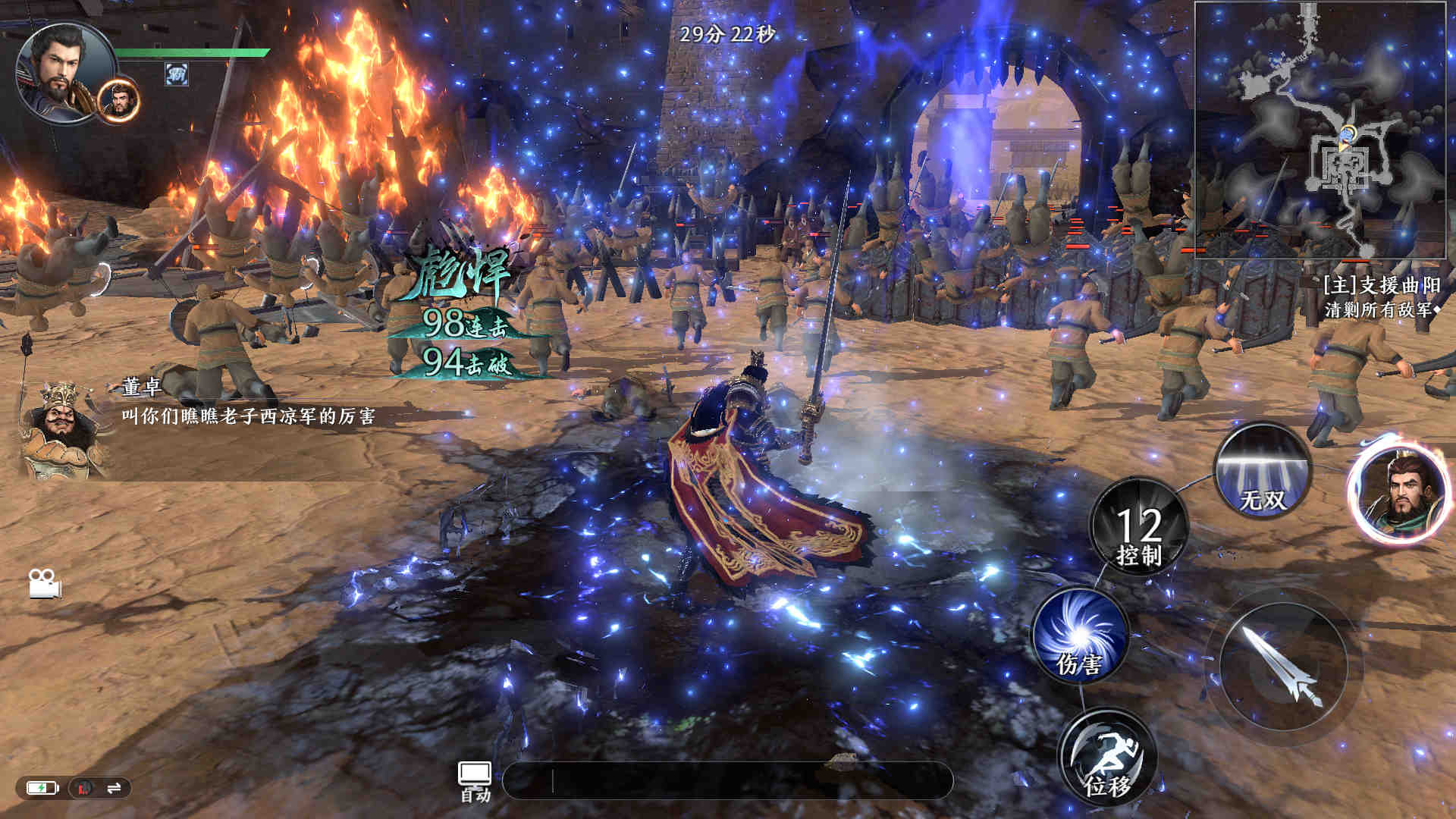Click the 霸 buff status icon
Image resolution: width=1456 pixels, height=819 pixels.
pyautogui.click(x=177, y=74)
